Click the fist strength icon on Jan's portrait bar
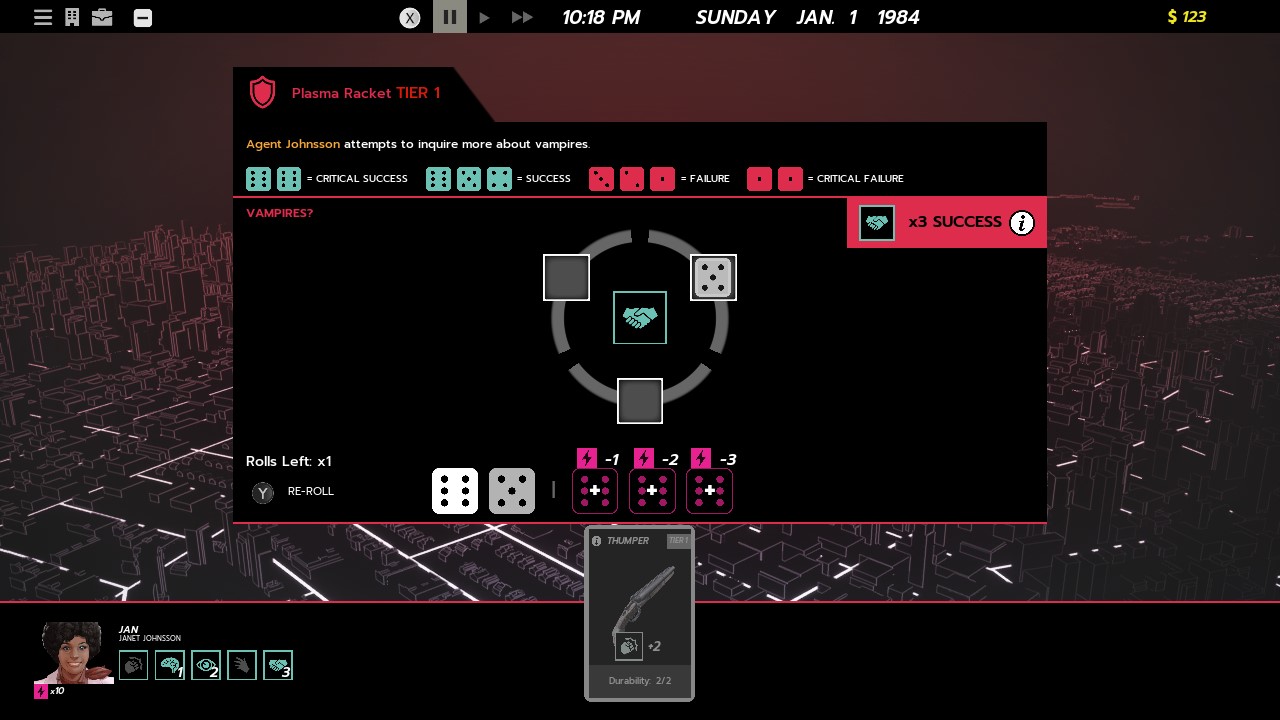This screenshot has height=720, width=1280. [133, 664]
